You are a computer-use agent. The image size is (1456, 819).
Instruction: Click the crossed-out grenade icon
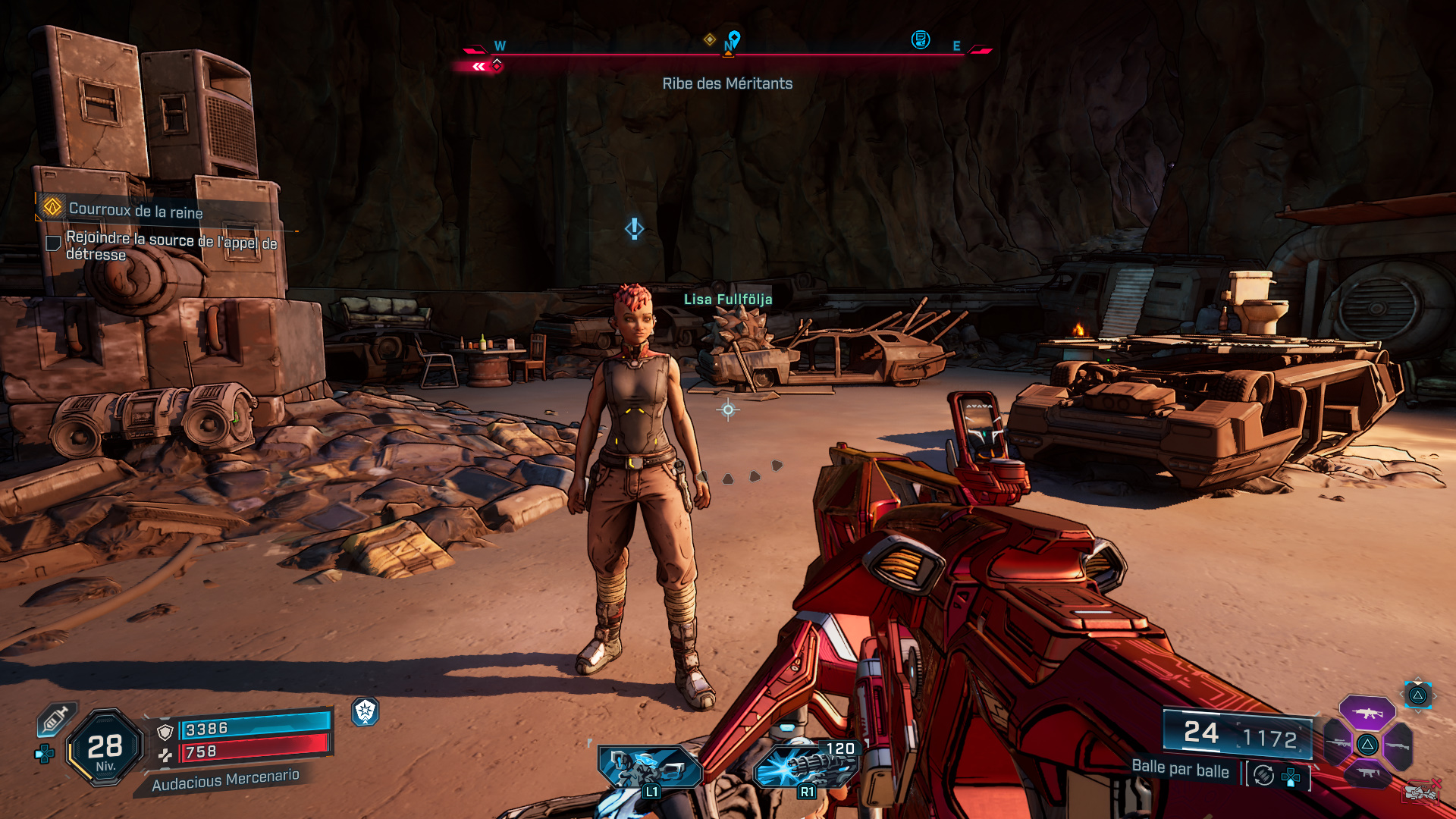pos(1420,793)
